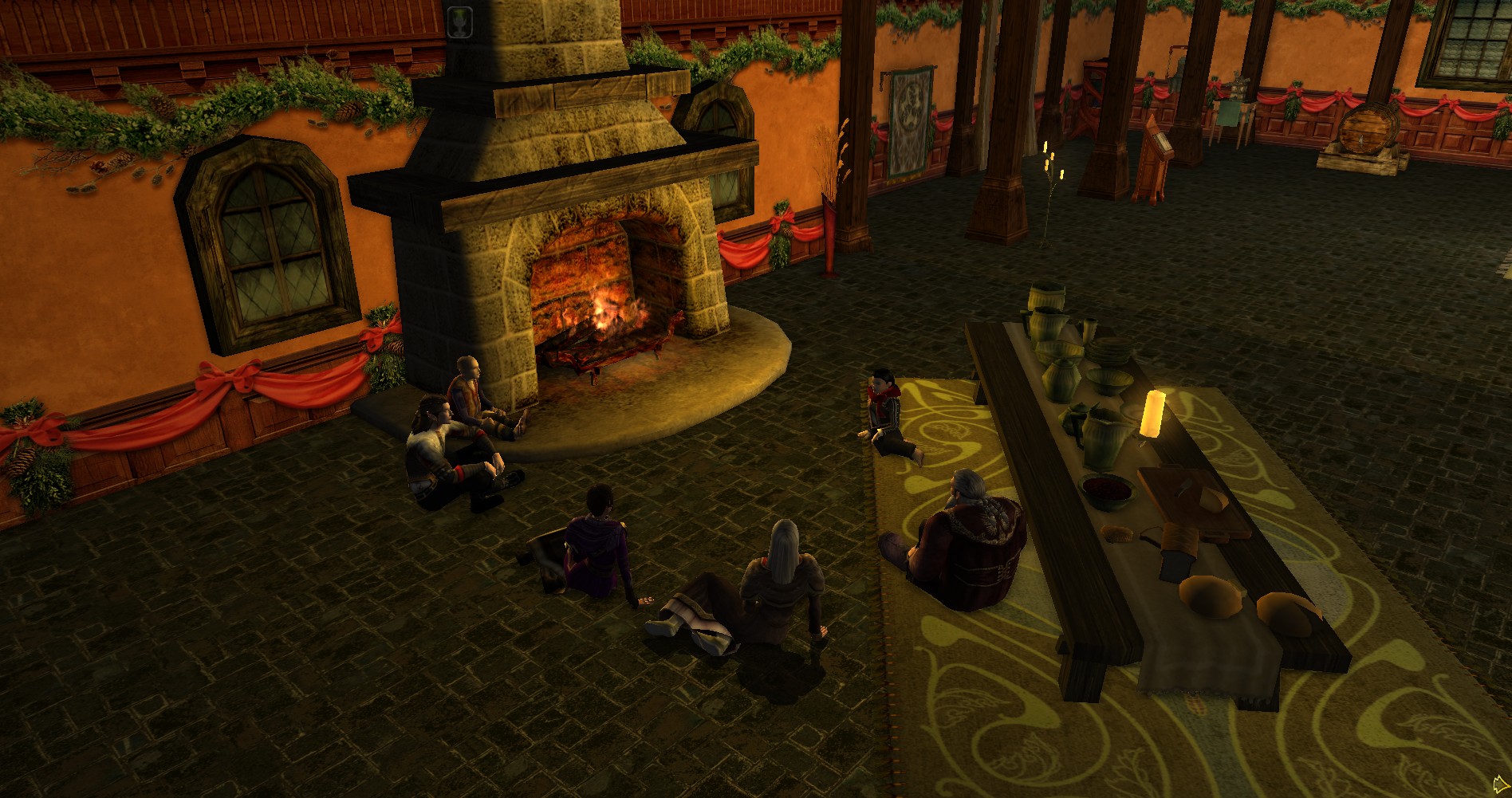
Task: Click the goblet effect icon
Action: click(x=460, y=20)
